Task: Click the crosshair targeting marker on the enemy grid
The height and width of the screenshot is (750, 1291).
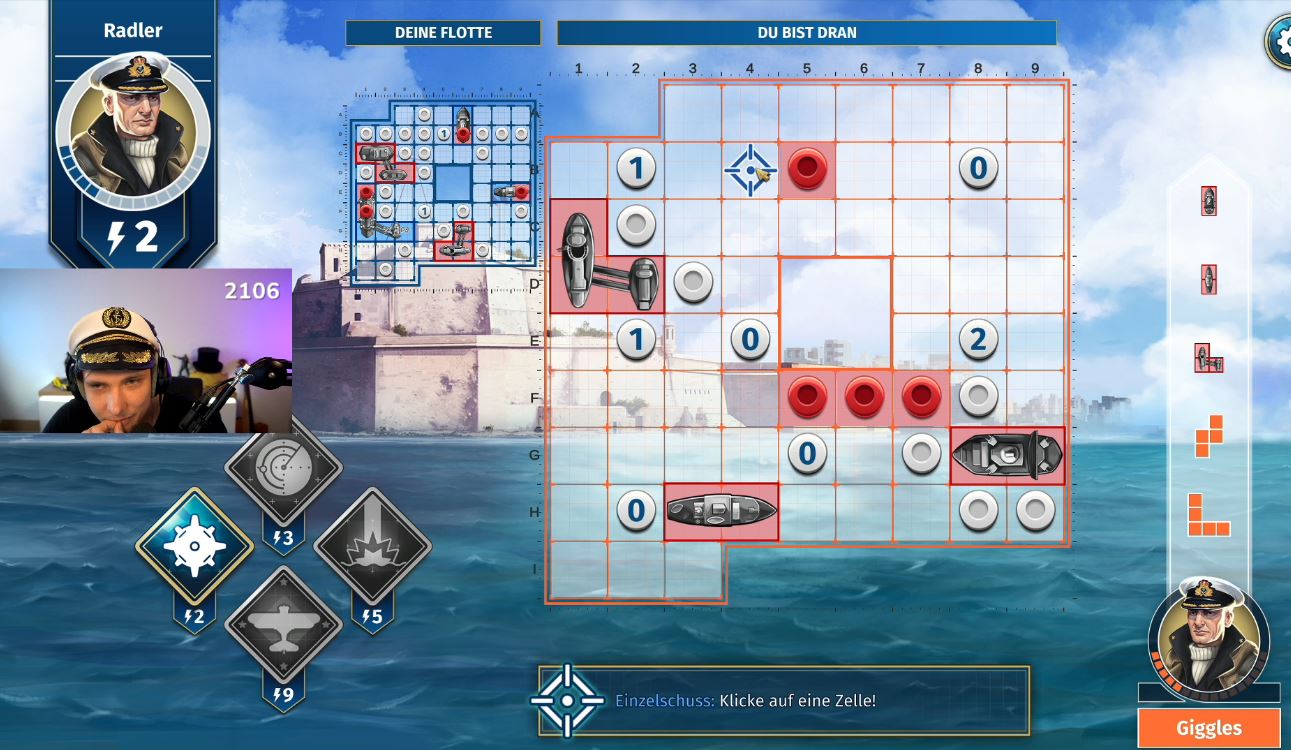Action: (x=750, y=168)
